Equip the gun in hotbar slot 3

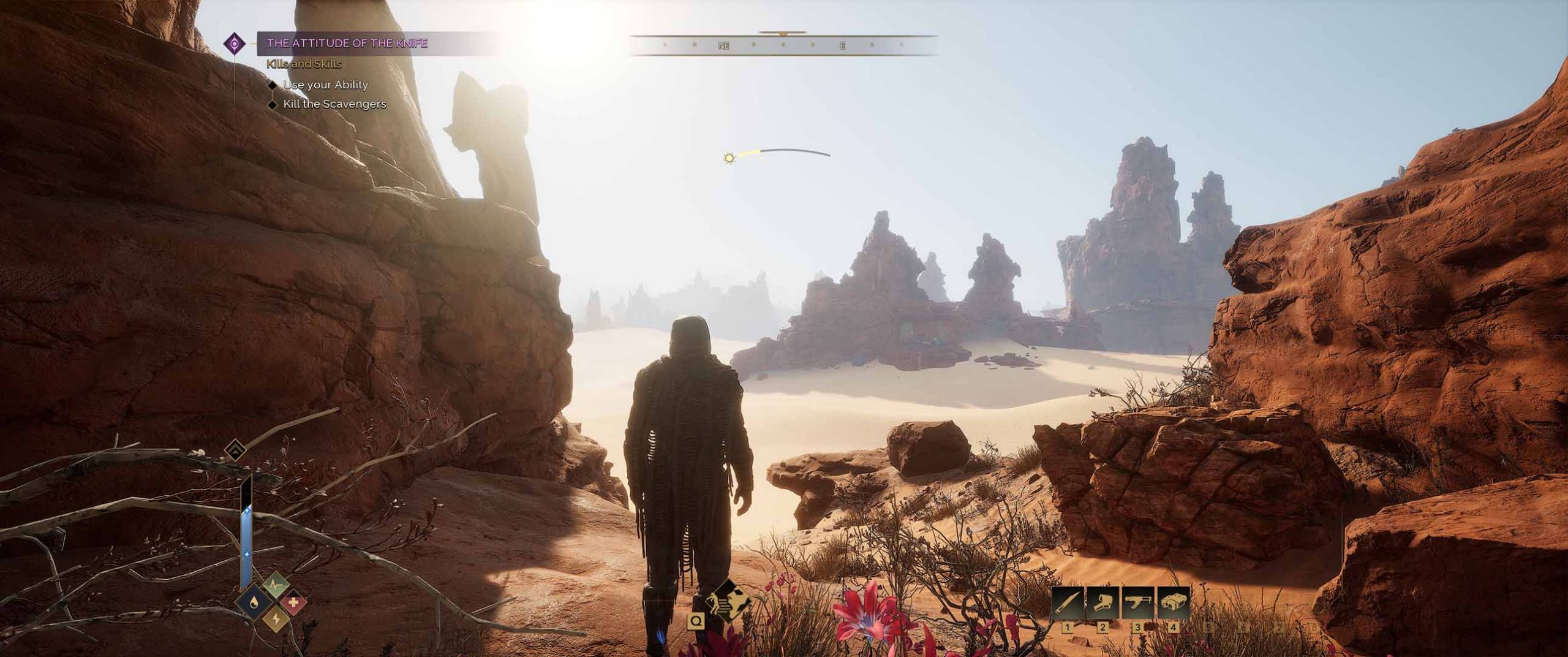tap(1137, 604)
